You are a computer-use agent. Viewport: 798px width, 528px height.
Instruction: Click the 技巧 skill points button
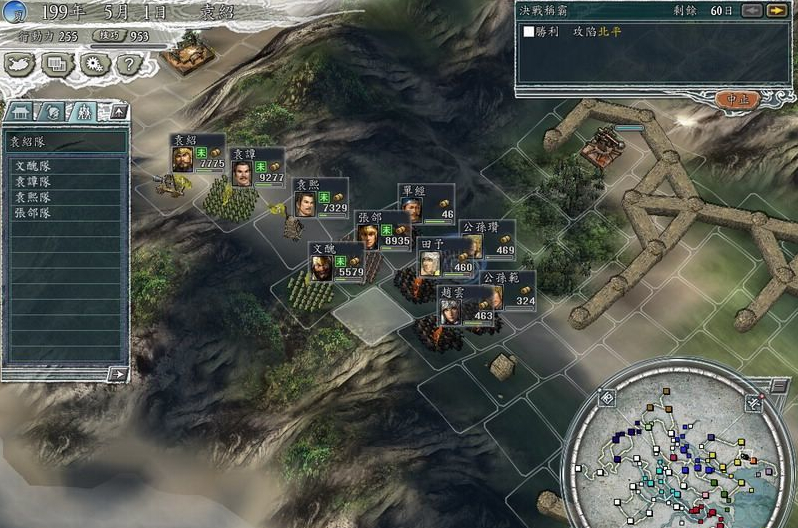(x=105, y=35)
